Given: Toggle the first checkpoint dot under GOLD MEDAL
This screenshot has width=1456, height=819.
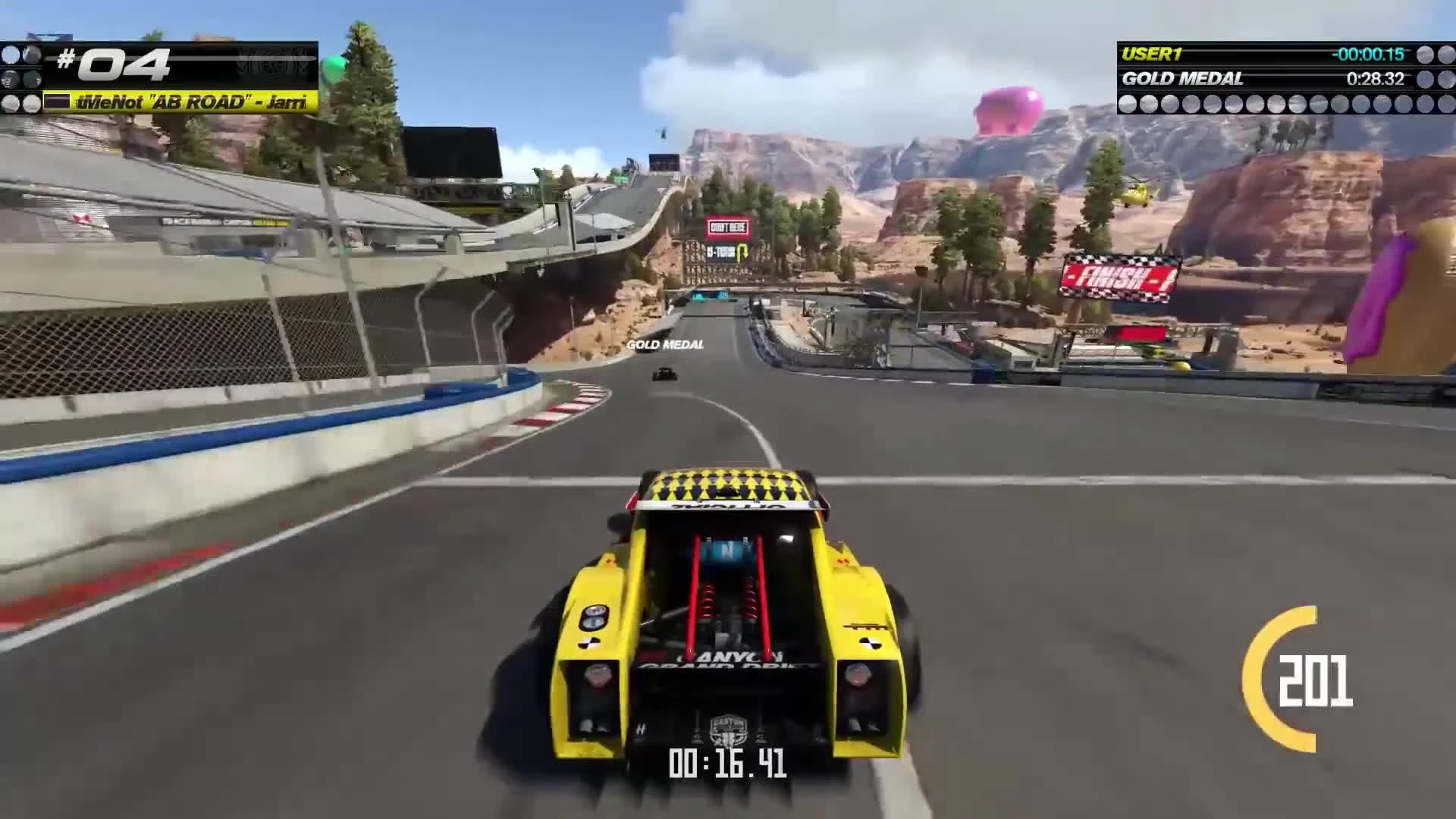Looking at the screenshot, I should [x=1129, y=102].
